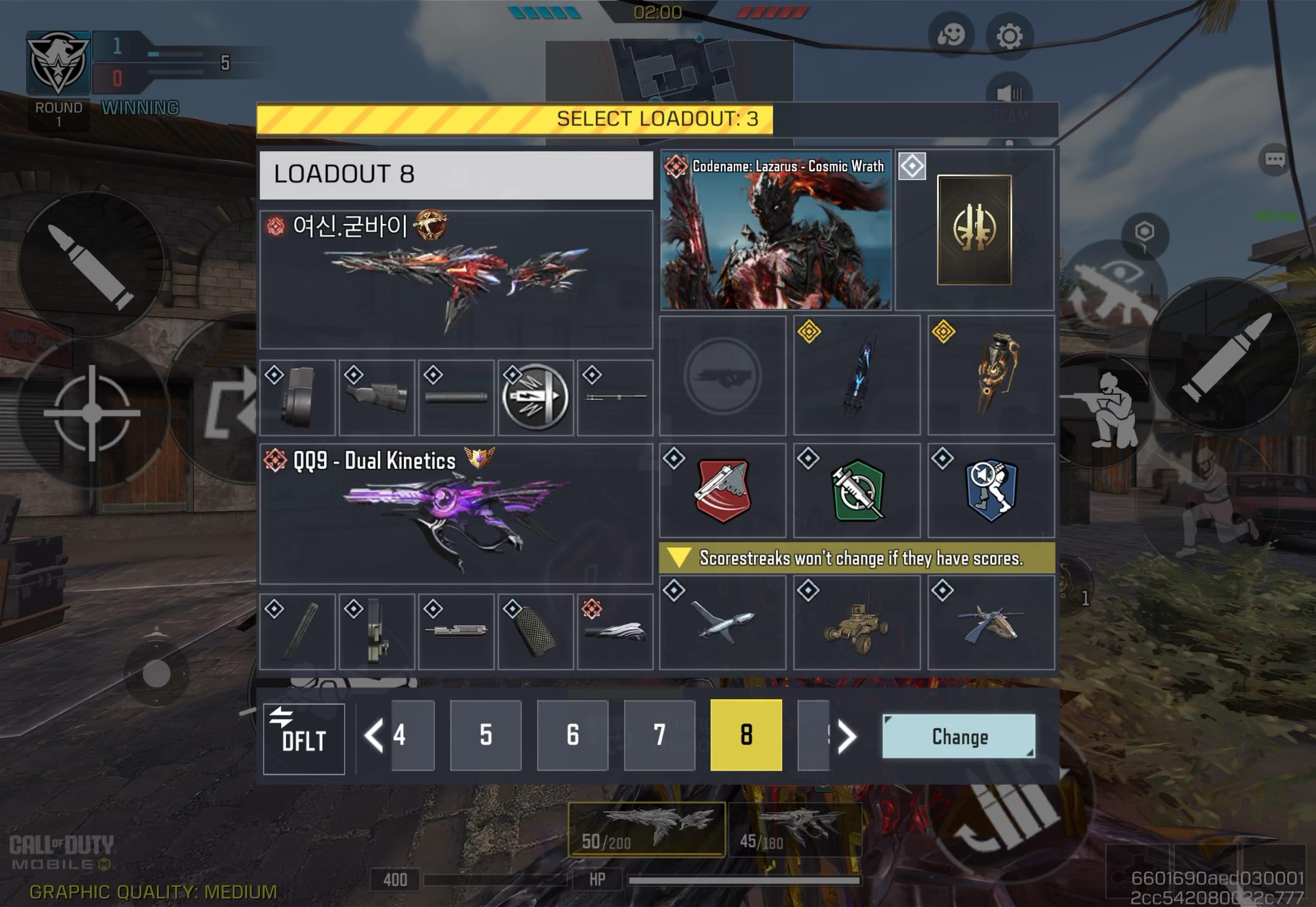Switch to loadout number 6

pos(572,735)
